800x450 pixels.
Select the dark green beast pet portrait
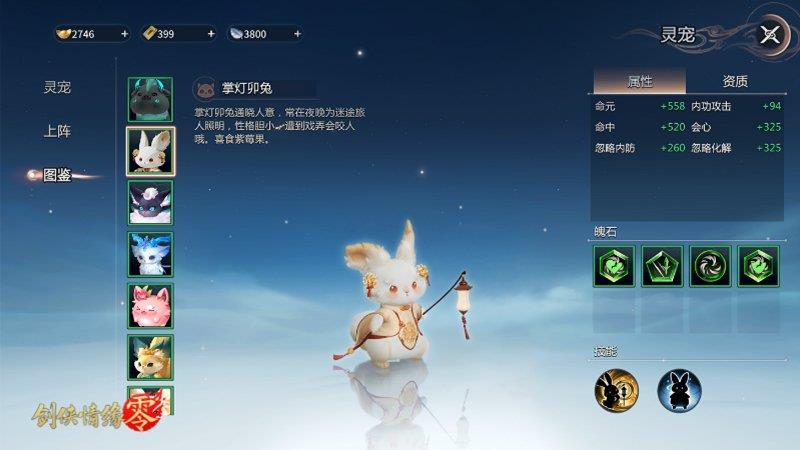point(150,99)
